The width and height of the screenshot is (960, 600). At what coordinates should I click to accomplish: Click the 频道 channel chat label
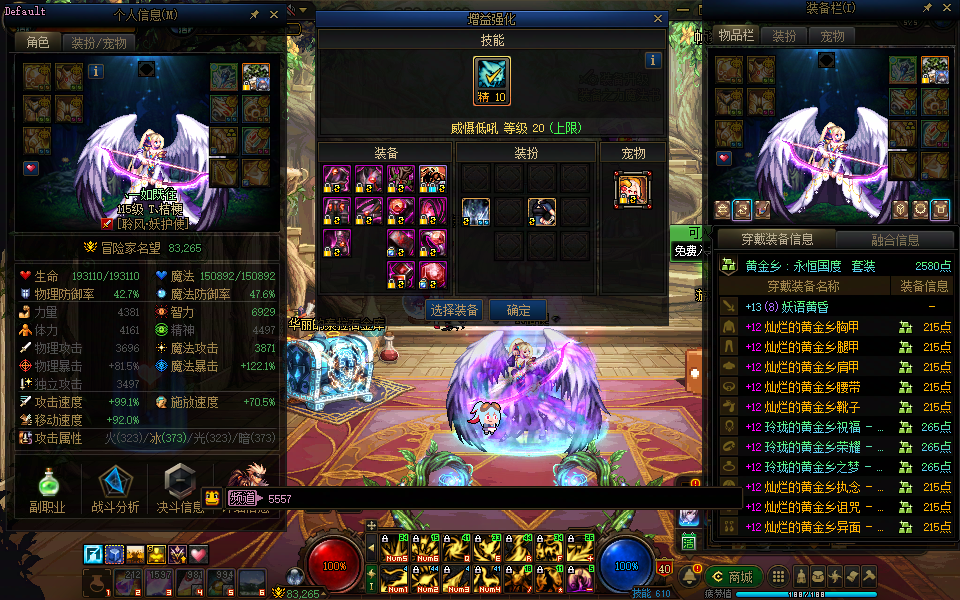pyautogui.click(x=241, y=498)
